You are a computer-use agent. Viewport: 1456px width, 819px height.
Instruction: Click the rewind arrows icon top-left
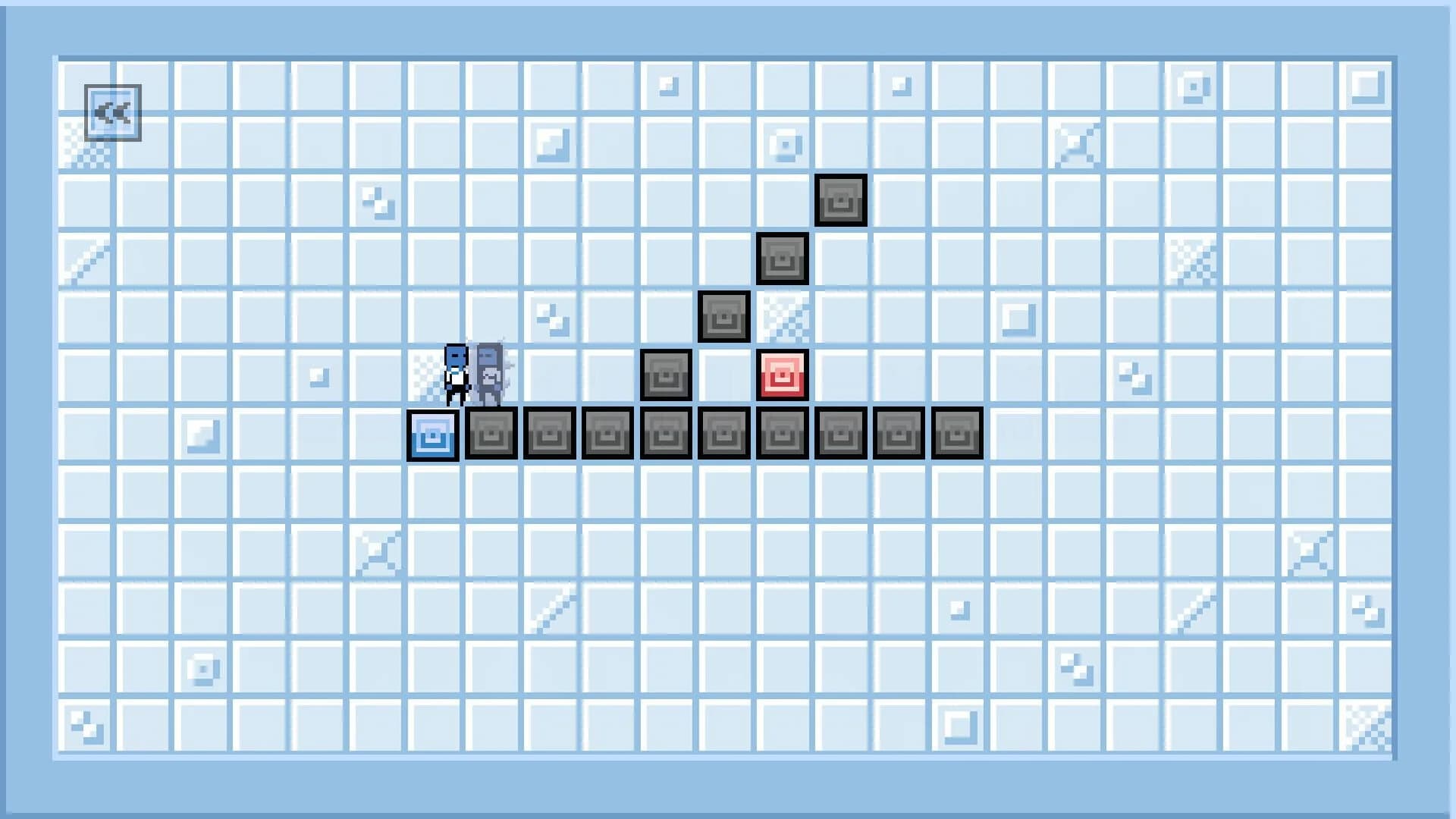click(x=113, y=112)
